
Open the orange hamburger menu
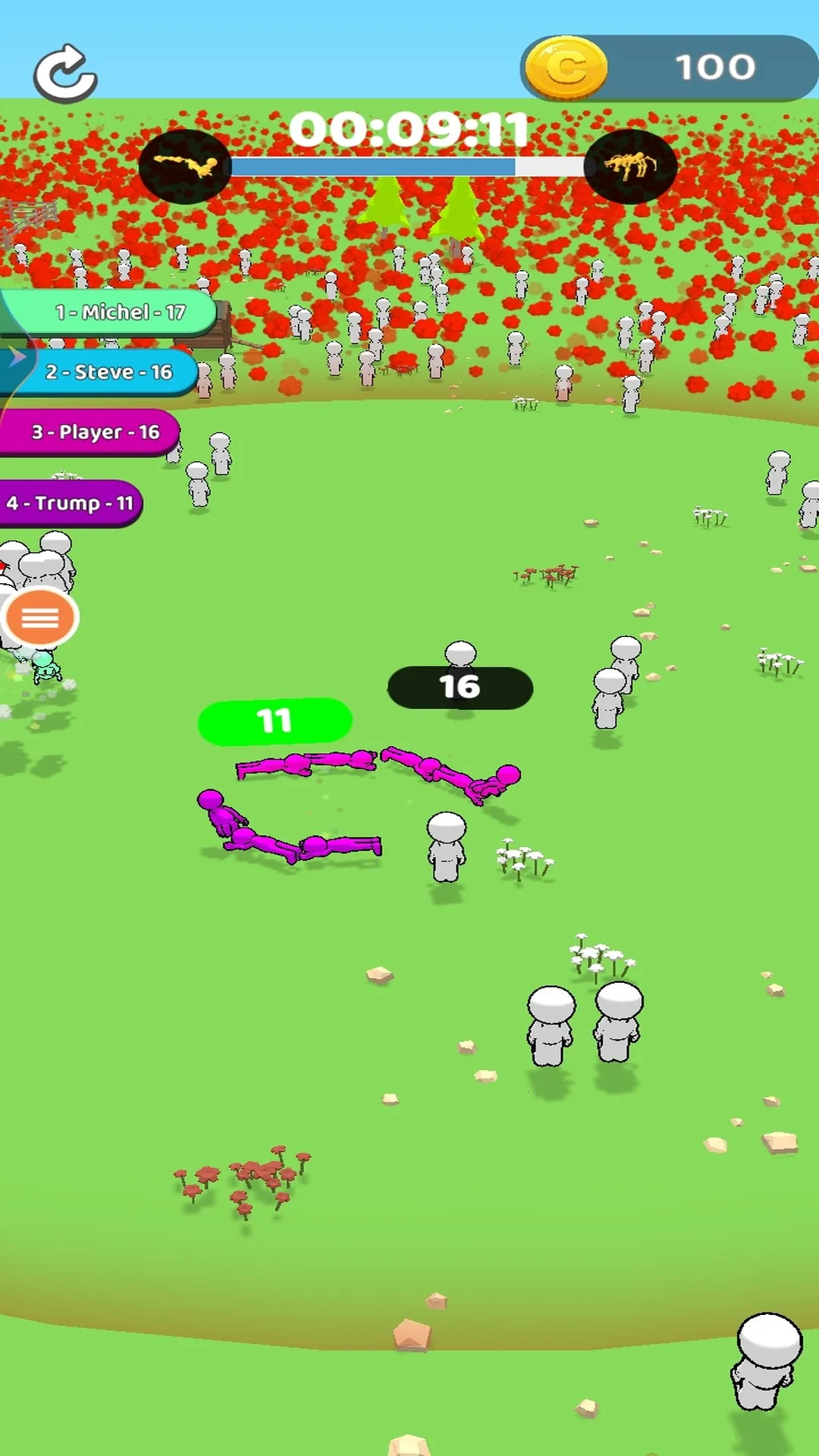tap(40, 618)
